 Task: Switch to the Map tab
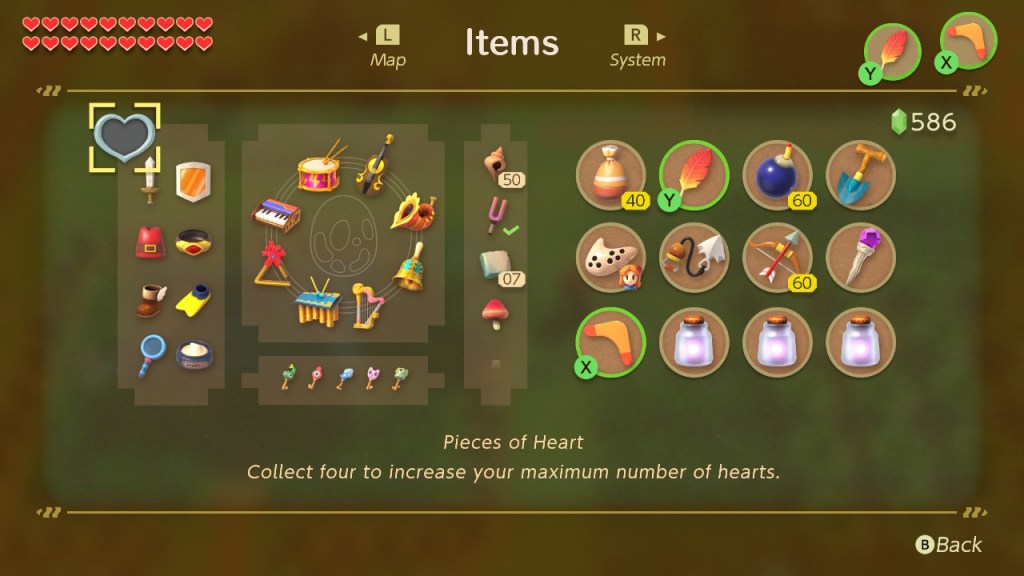tap(387, 46)
